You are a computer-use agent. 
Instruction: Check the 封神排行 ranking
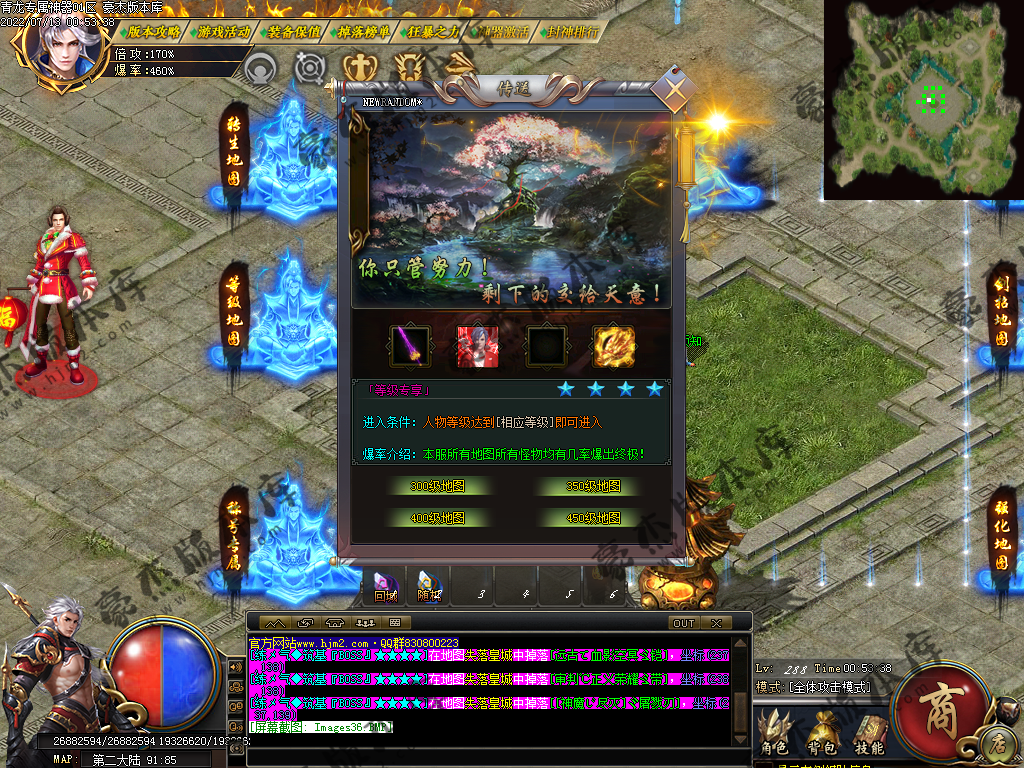click(x=573, y=31)
